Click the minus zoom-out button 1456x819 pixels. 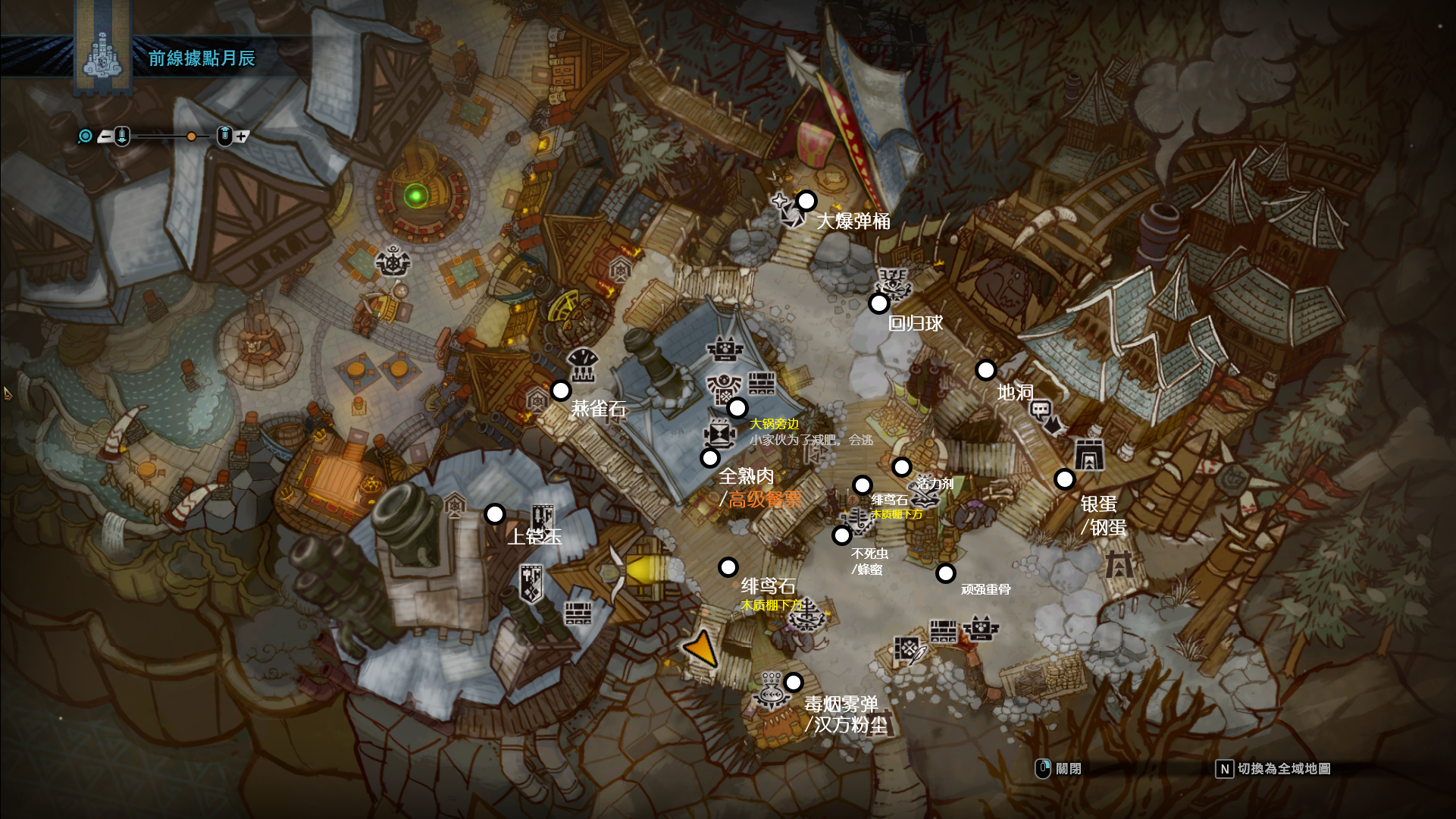pyautogui.click(x=105, y=136)
